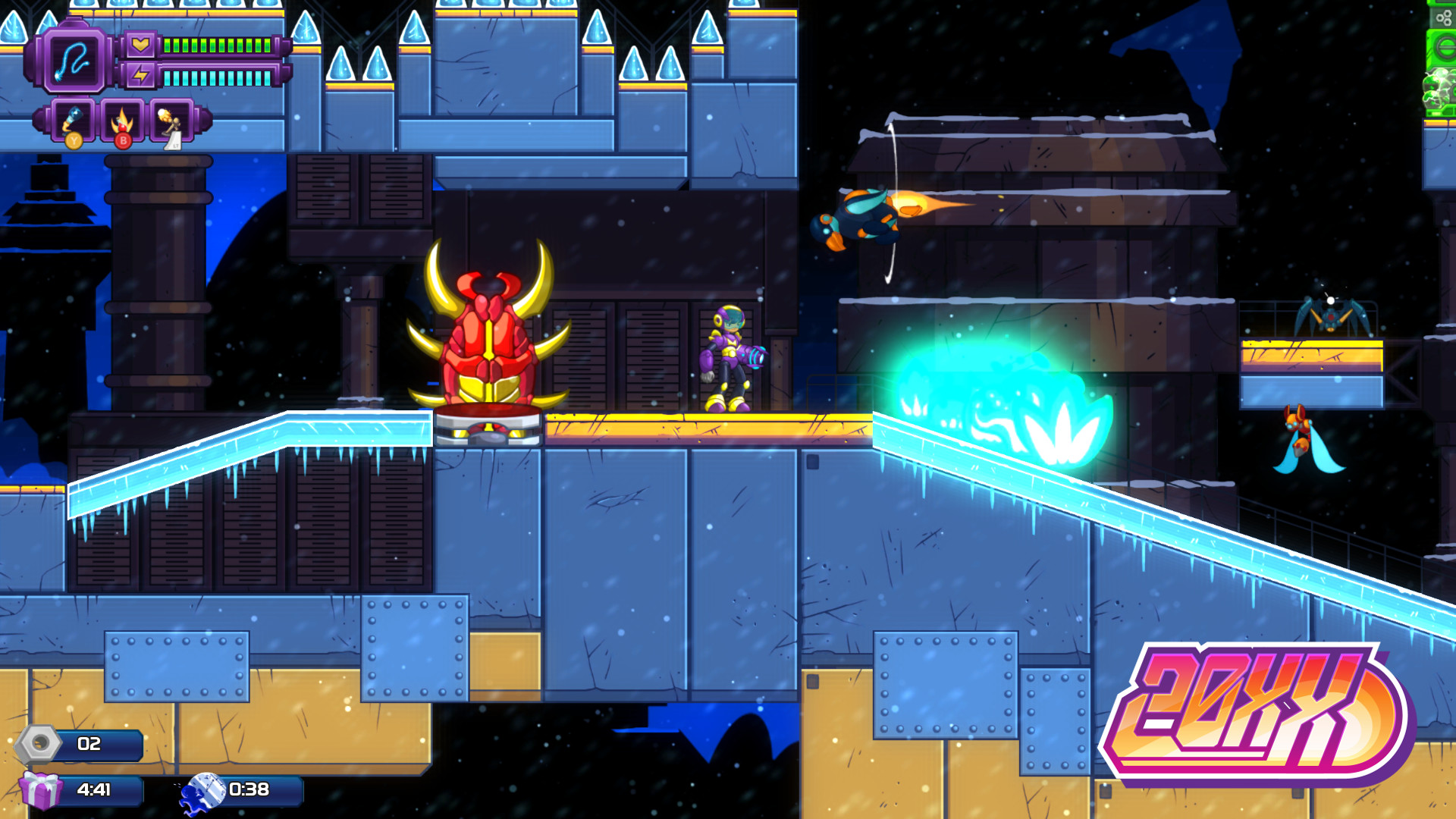1456x819 pixels.
Task: Click the nut counter showing 02
Action: (89, 745)
